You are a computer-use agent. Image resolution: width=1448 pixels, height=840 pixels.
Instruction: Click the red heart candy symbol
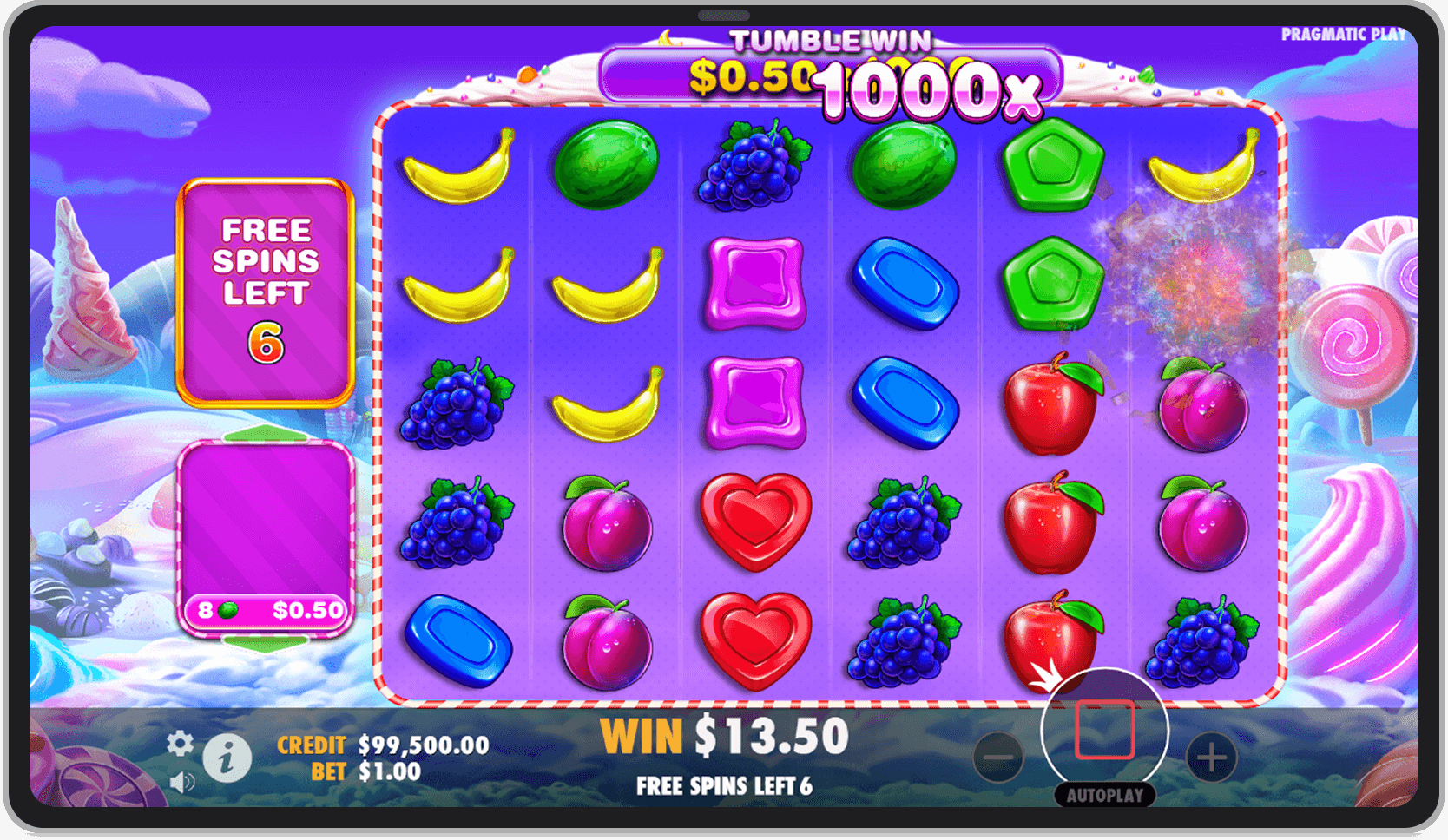tap(754, 521)
